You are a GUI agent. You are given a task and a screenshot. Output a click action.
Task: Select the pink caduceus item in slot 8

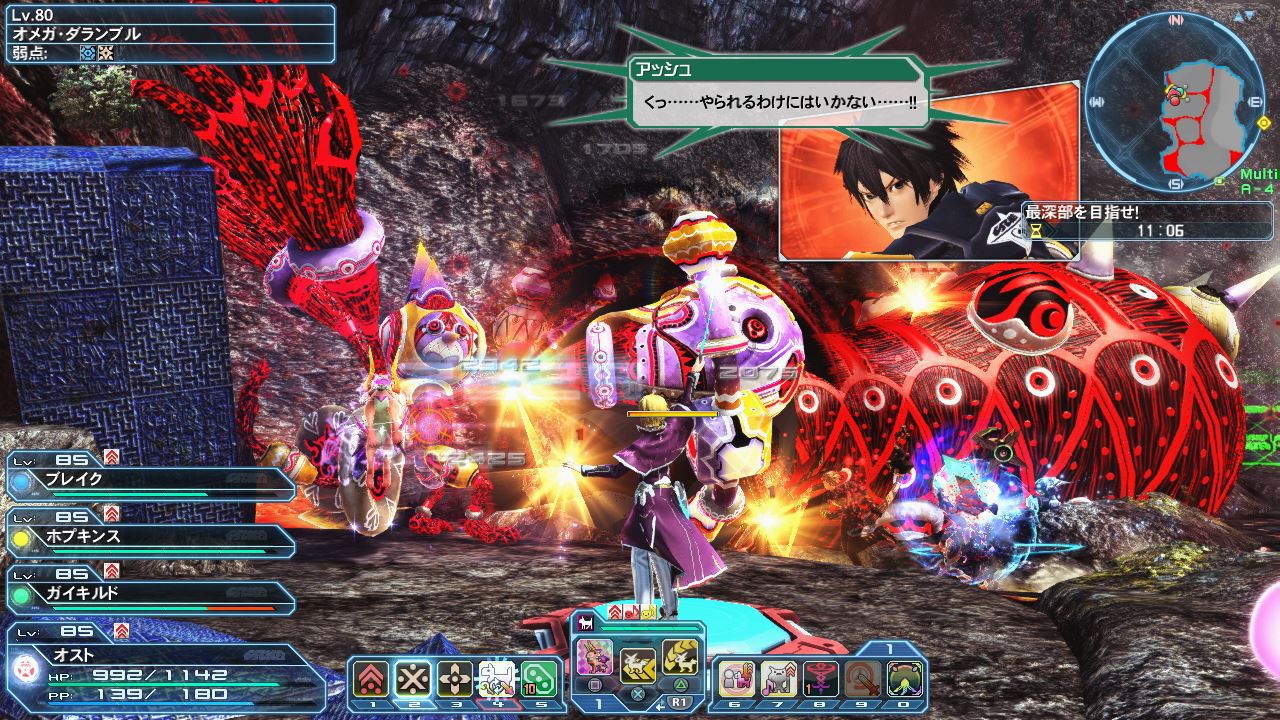(x=821, y=679)
